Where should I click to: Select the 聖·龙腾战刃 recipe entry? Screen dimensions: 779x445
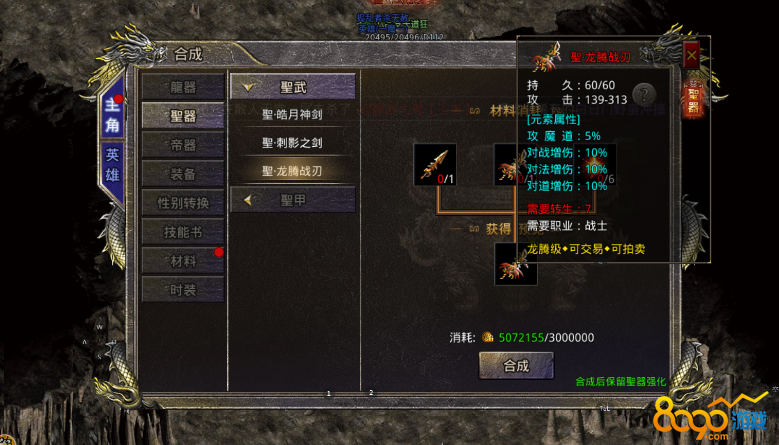pyautogui.click(x=292, y=171)
